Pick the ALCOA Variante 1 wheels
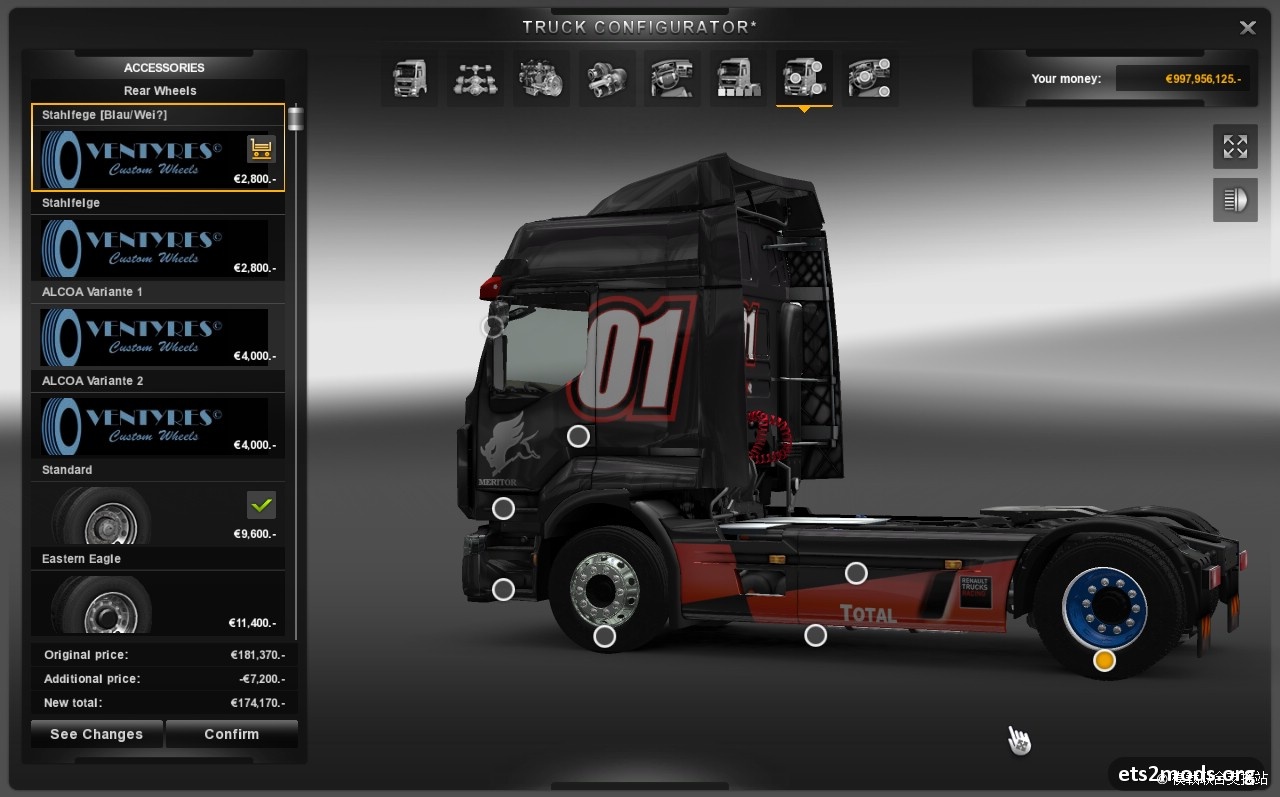 pos(158,336)
